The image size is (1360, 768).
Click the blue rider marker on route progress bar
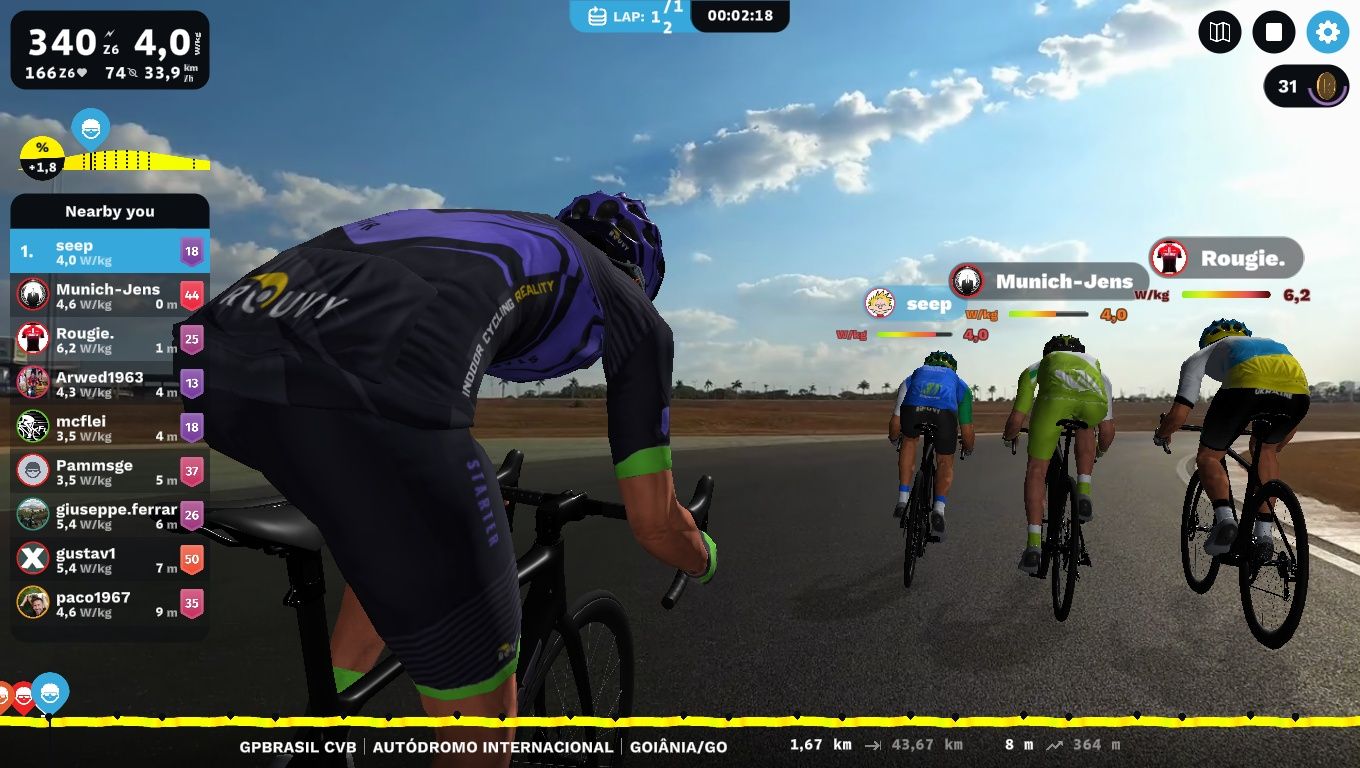50,690
